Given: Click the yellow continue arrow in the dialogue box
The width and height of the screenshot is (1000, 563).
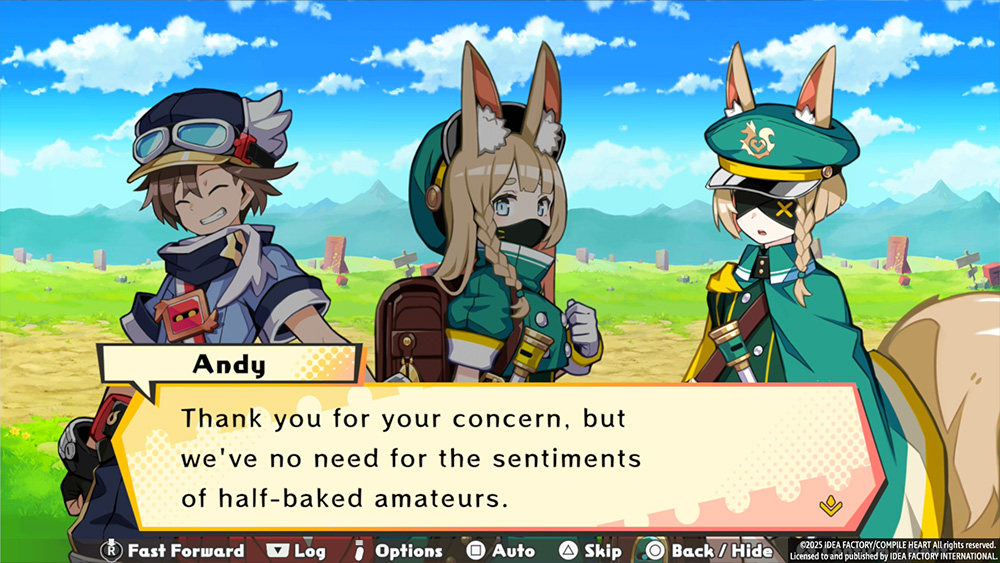Looking at the screenshot, I should pyautogui.click(x=830, y=506).
